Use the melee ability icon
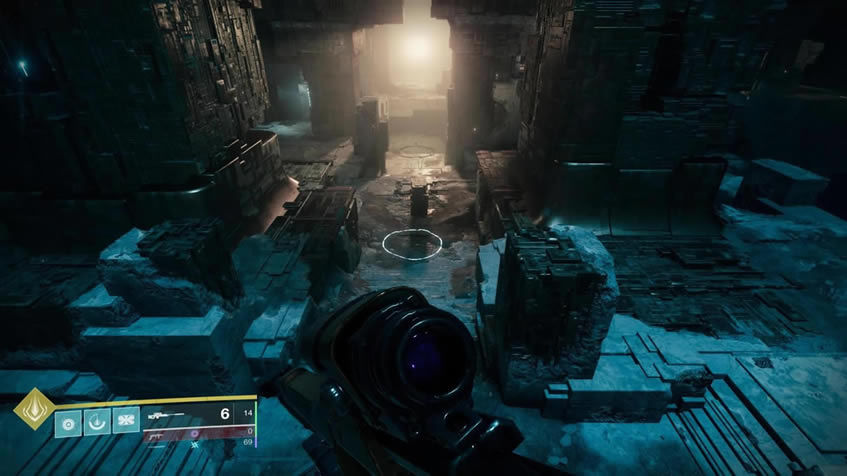847x476 pixels. (125, 422)
